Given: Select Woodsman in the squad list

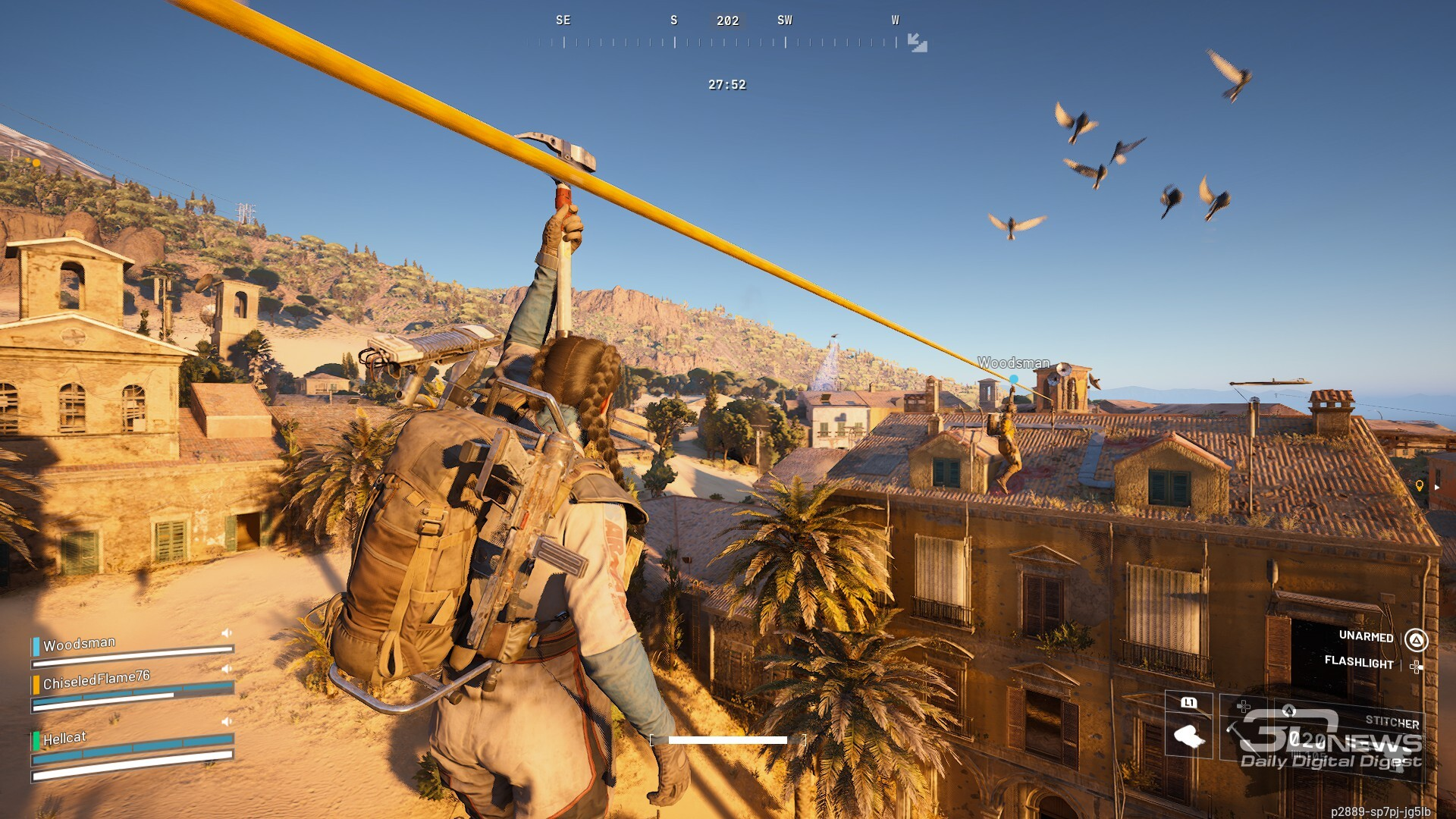Looking at the screenshot, I should [80, 645].
